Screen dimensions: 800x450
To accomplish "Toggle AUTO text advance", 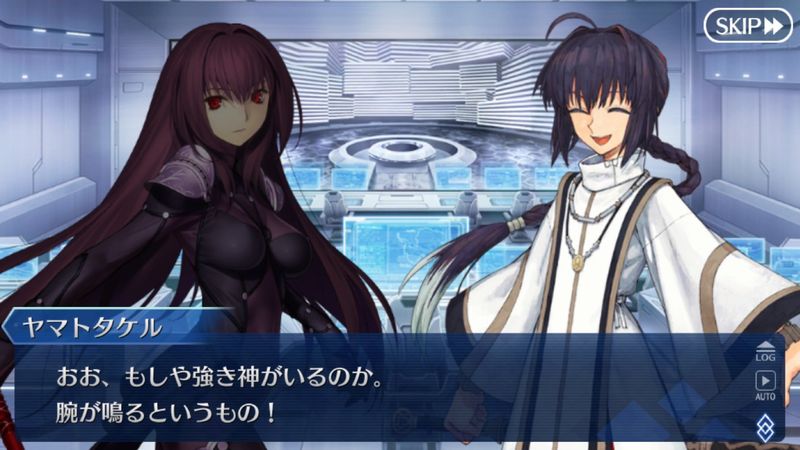I will click(x=765, y=384).
